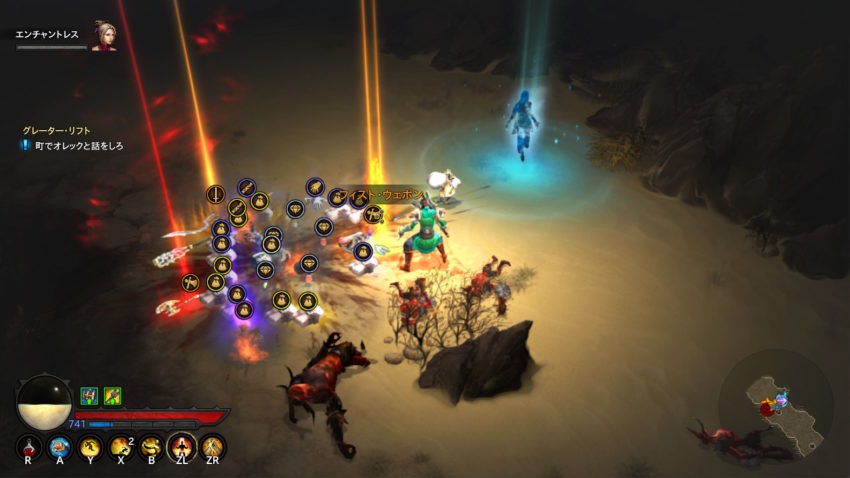Trigger the skill showing 2 charges

click(x=122, y=447)
